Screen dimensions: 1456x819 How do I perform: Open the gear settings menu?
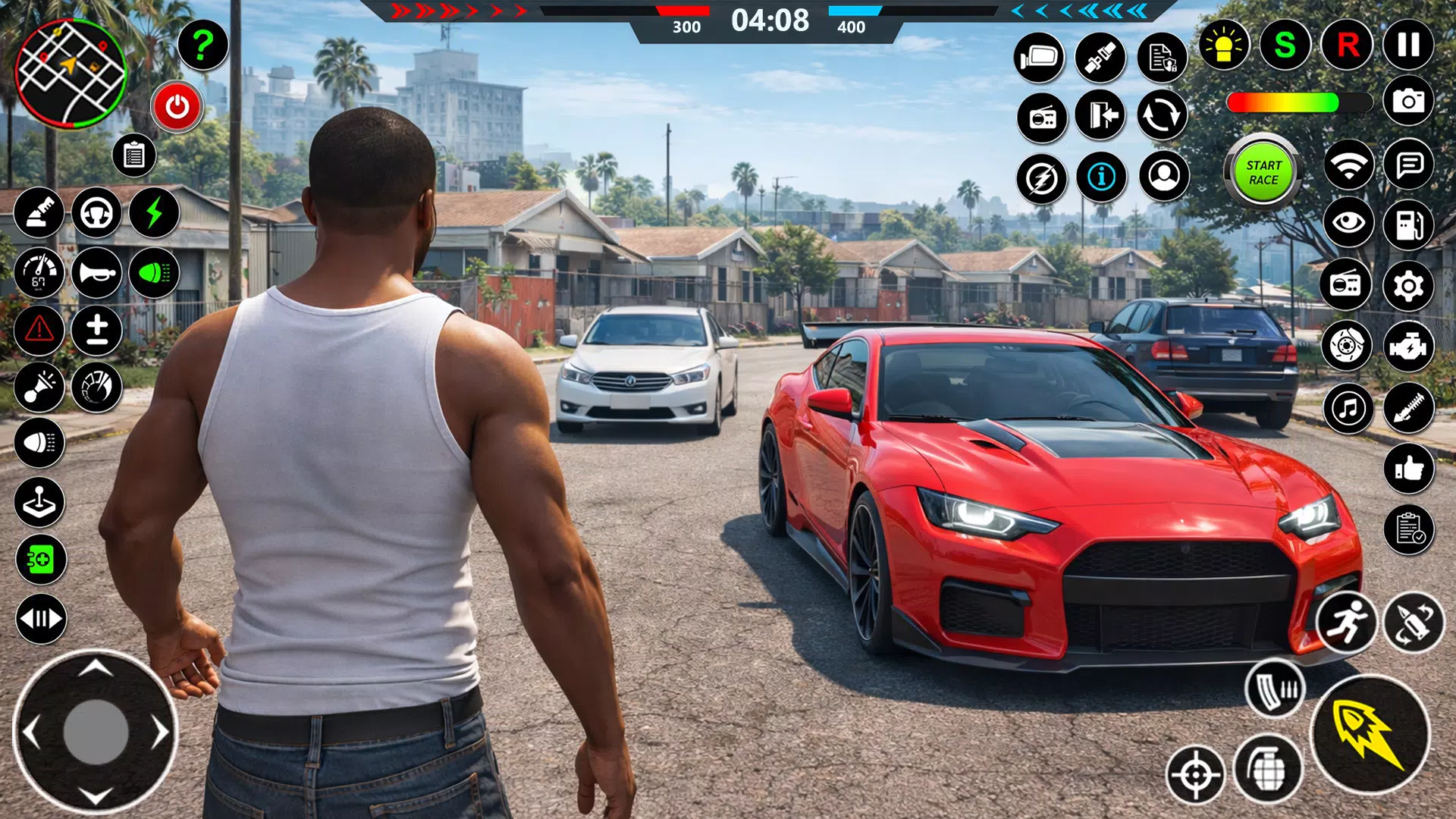(1408, 286)
